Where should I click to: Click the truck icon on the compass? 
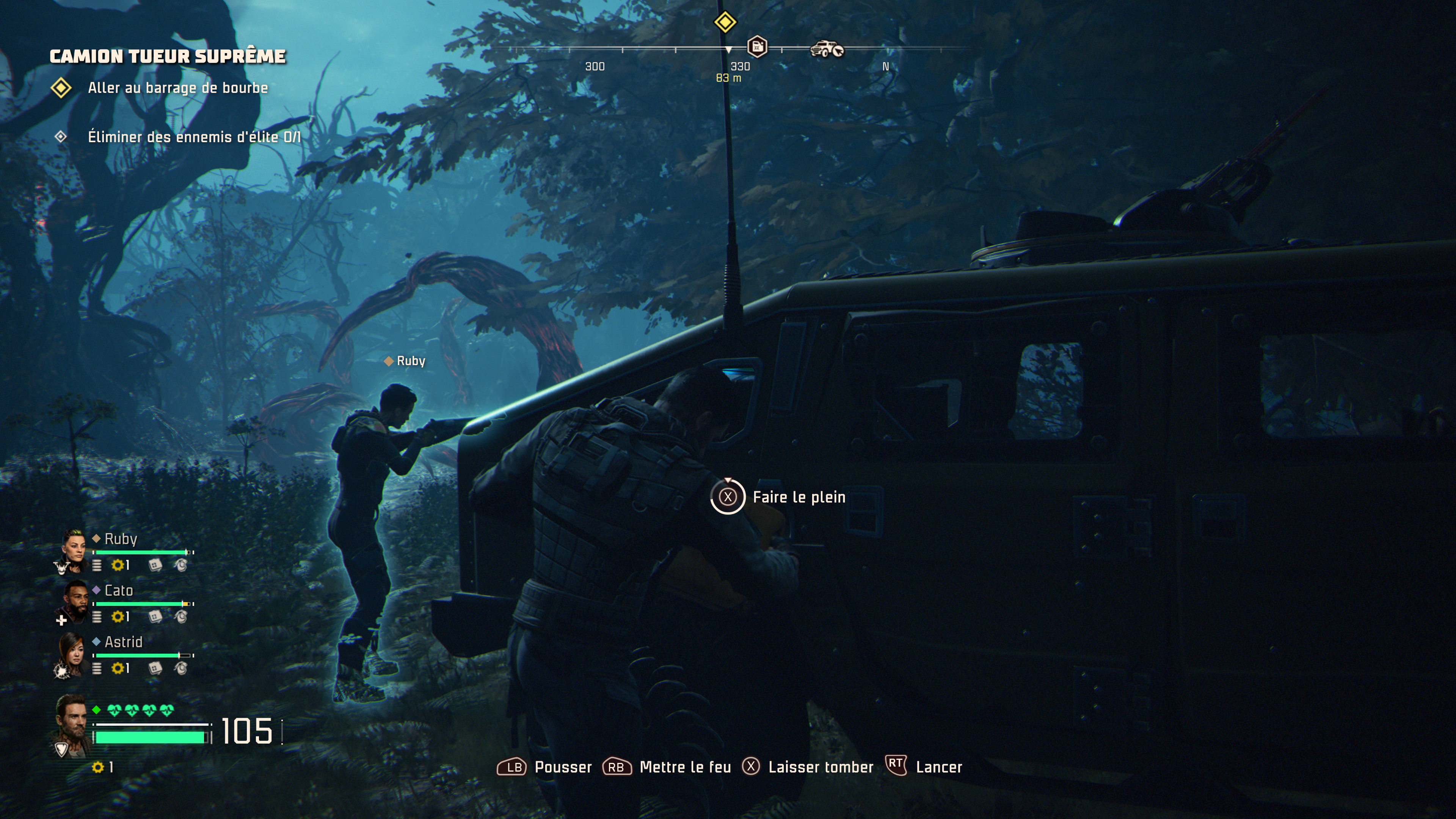point(826,49)
